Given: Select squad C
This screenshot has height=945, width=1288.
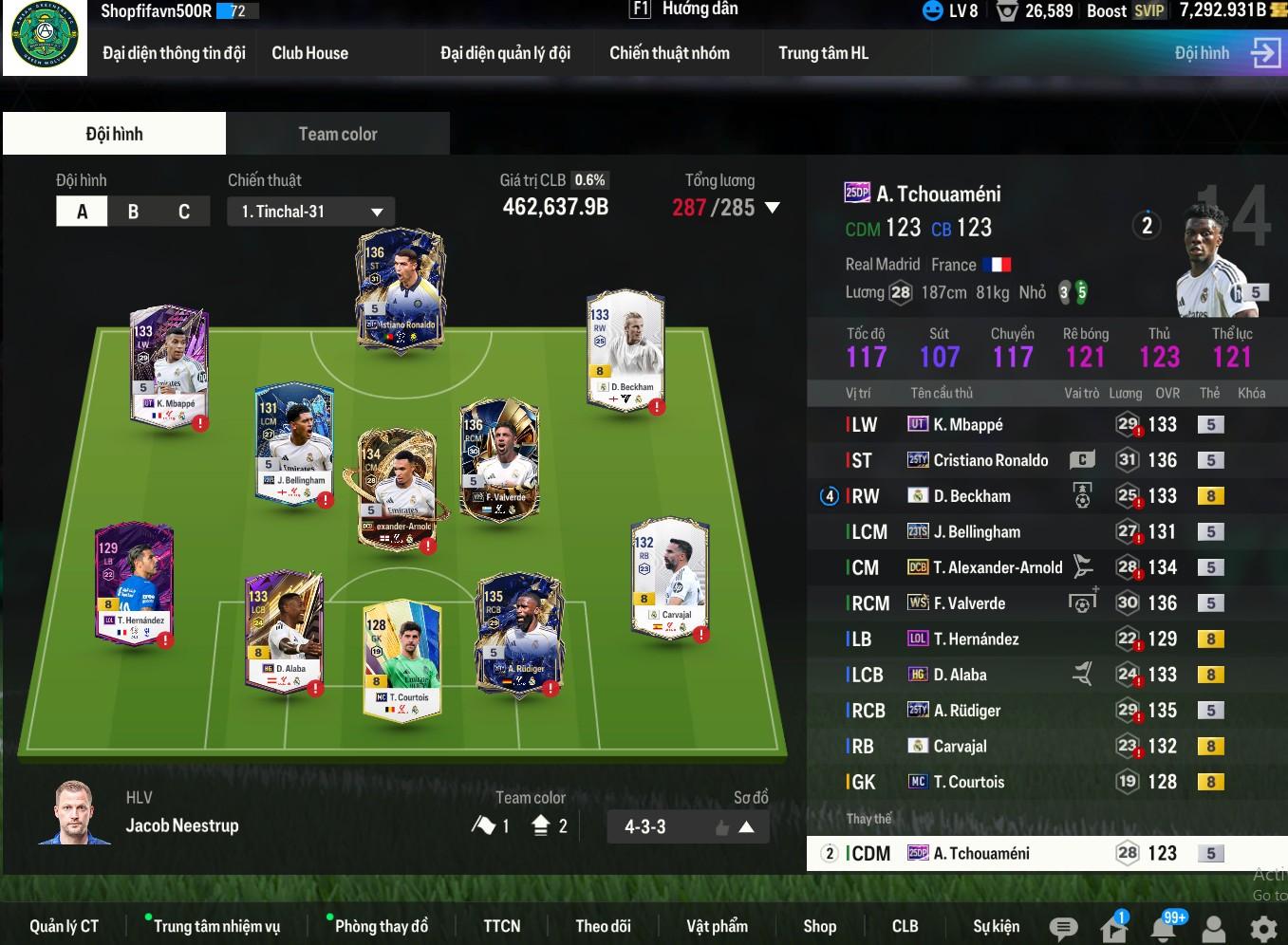Looking at the screenshot, I should (x=184, y=212).
